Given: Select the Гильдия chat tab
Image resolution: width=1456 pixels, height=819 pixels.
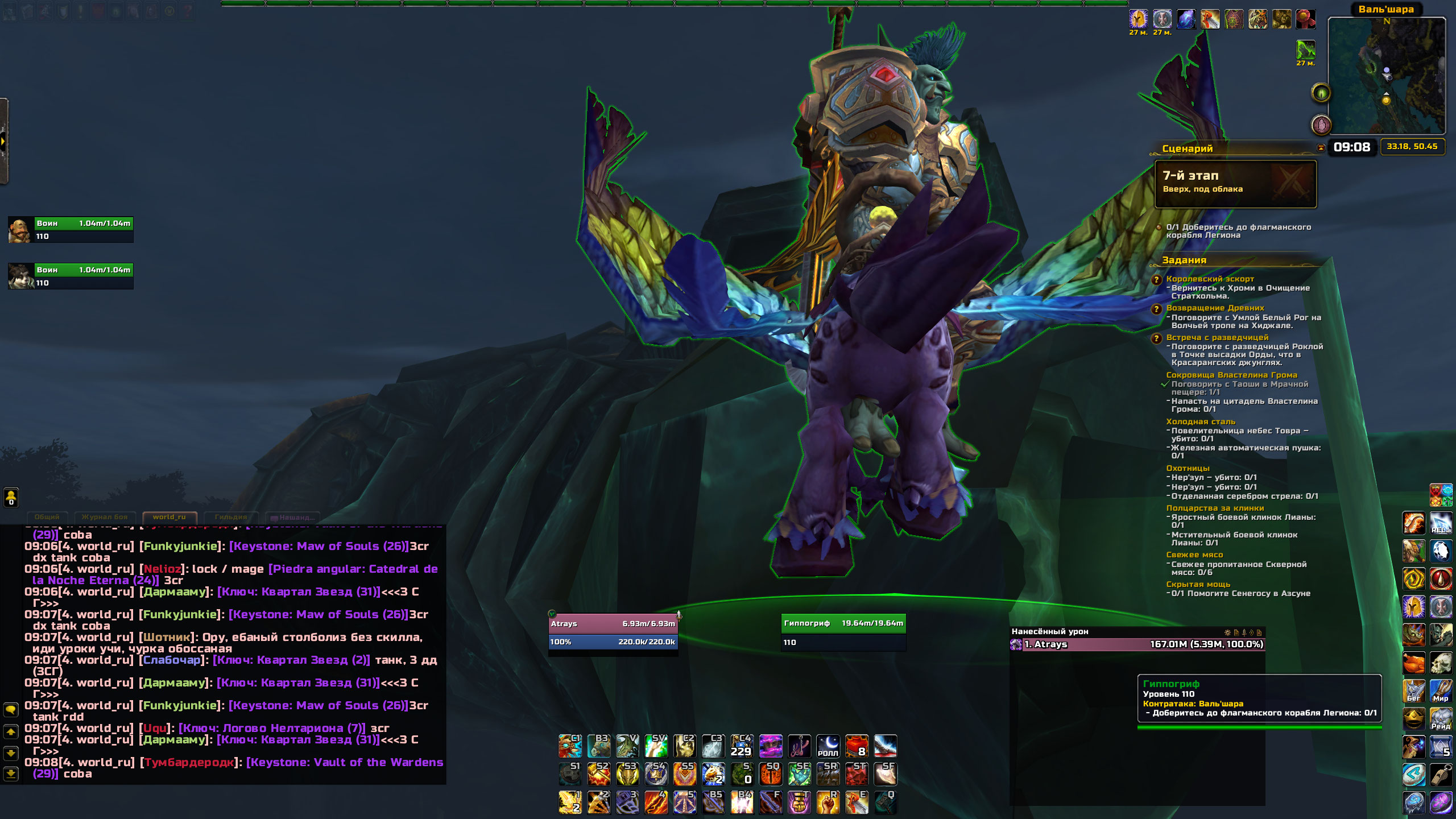Looking at the screenshot, I should [231, 517].
